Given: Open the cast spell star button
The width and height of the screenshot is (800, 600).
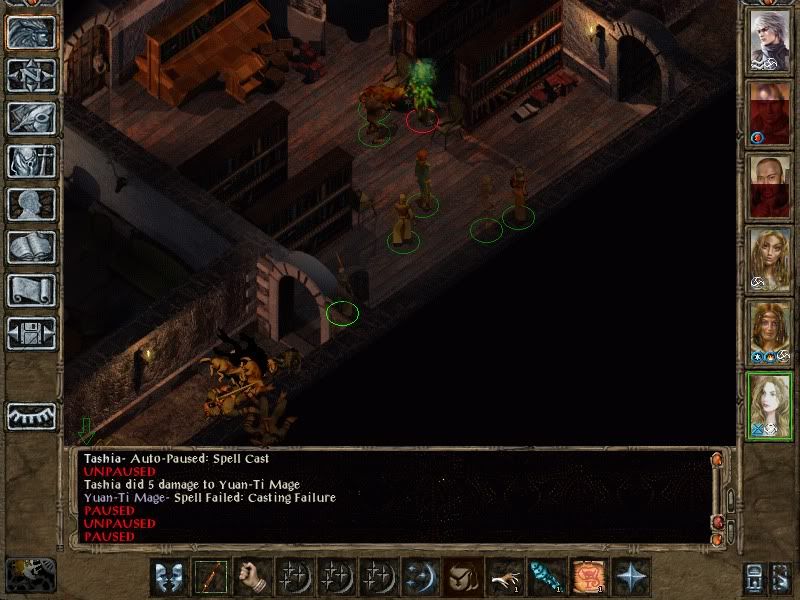Looking at the screenshot, I should [x=631, y=577].
